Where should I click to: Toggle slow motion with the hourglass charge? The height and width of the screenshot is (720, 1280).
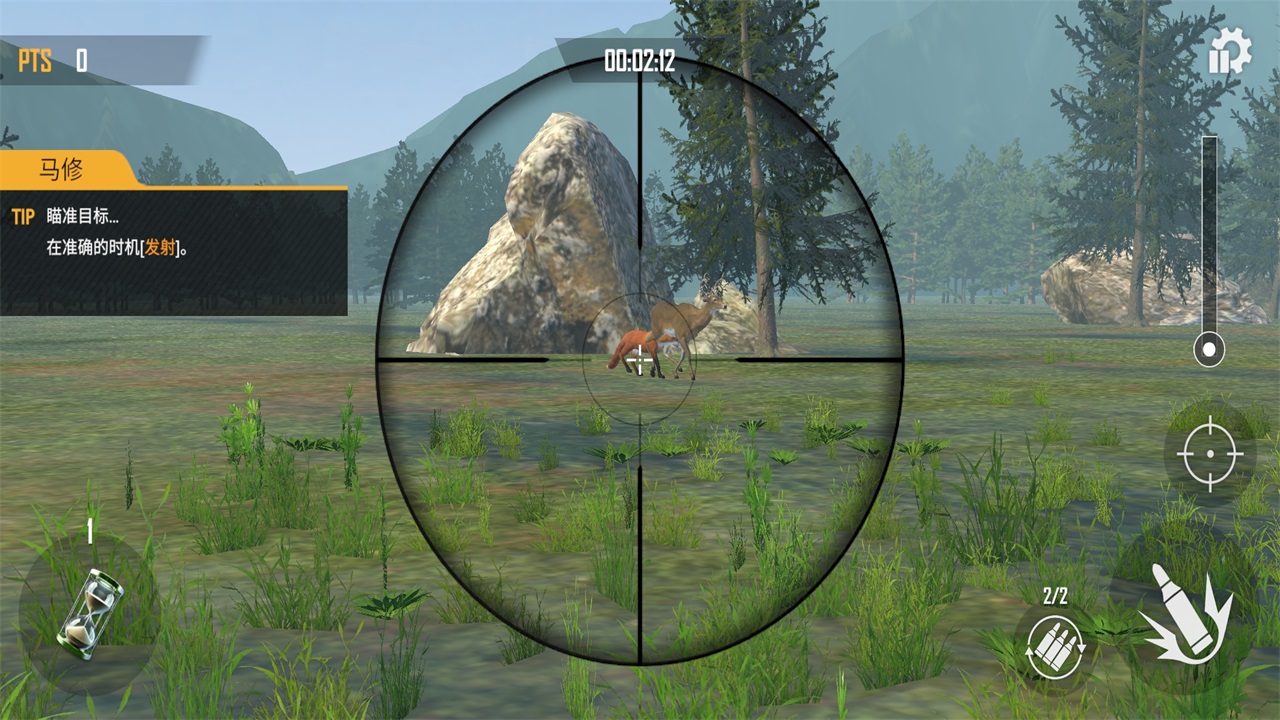pyautogui.click(x=88, y=613)
